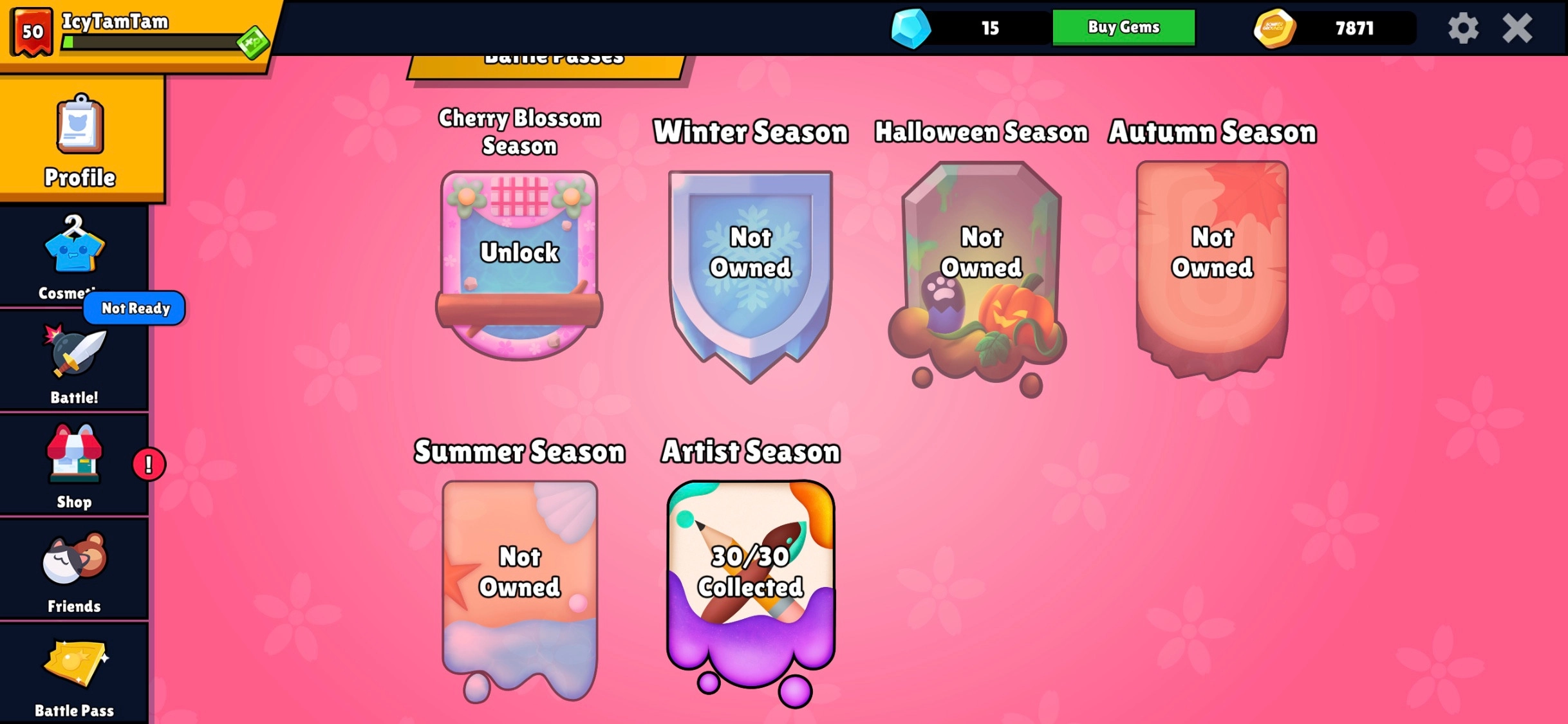Go to the Battle! menu
This screenshot has height=724, width=1568.
[74, 364]
